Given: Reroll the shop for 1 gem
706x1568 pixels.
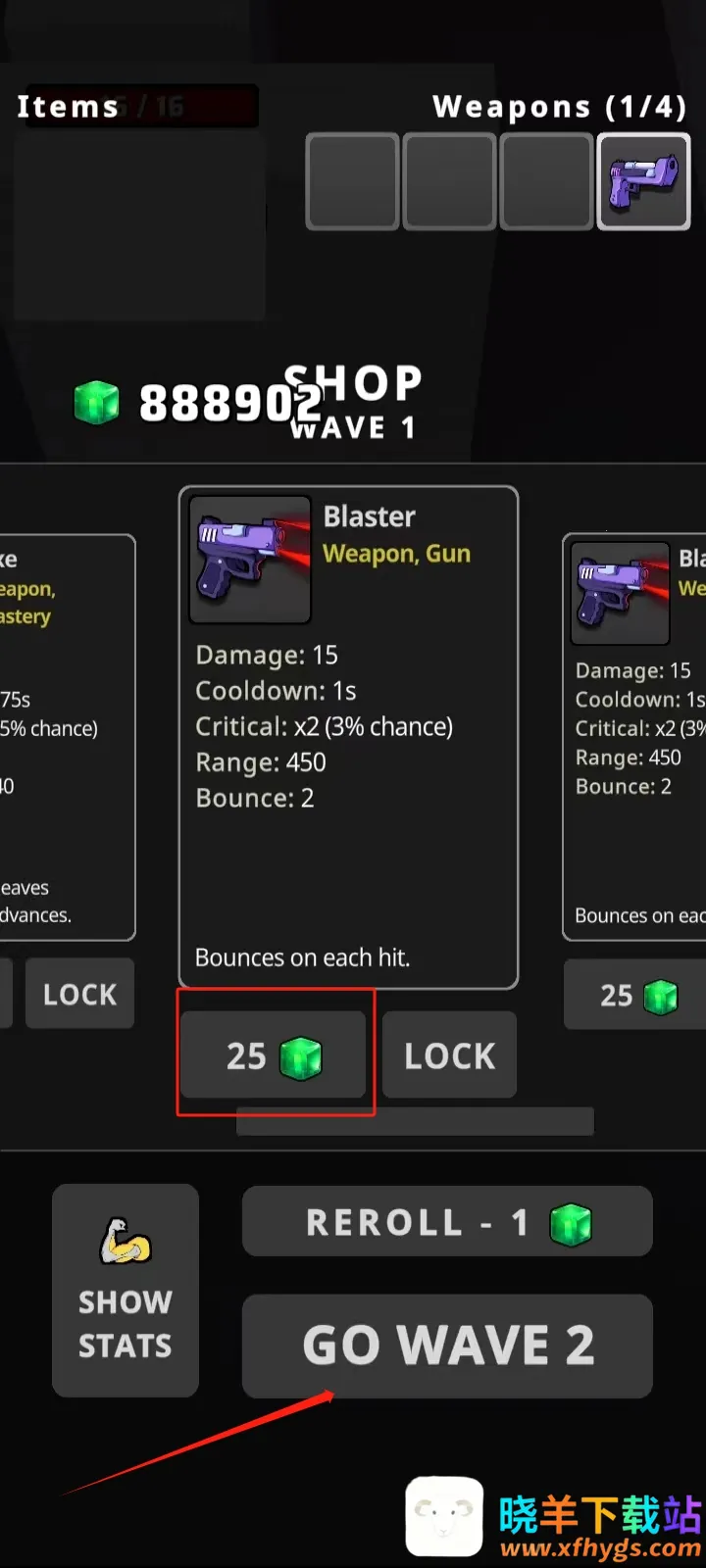Looking at the screenshot, I should tap(447, 1222).
